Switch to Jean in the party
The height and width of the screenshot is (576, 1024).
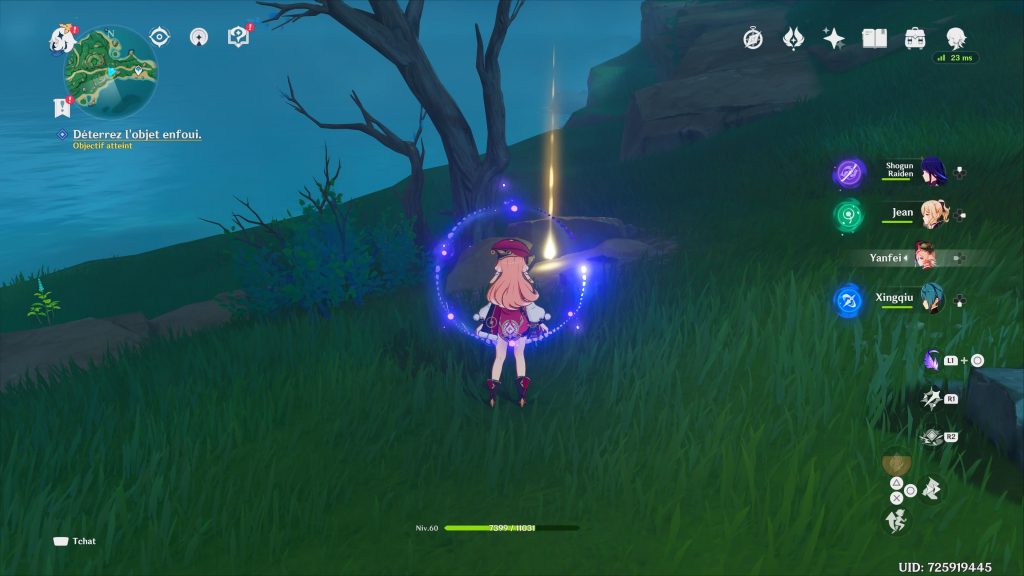(933, 214)
